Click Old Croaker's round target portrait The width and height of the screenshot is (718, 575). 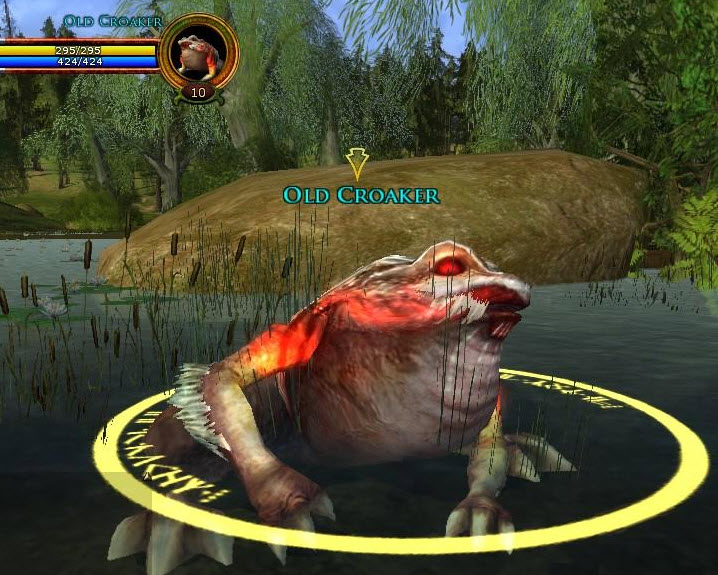tap(198, 52)
